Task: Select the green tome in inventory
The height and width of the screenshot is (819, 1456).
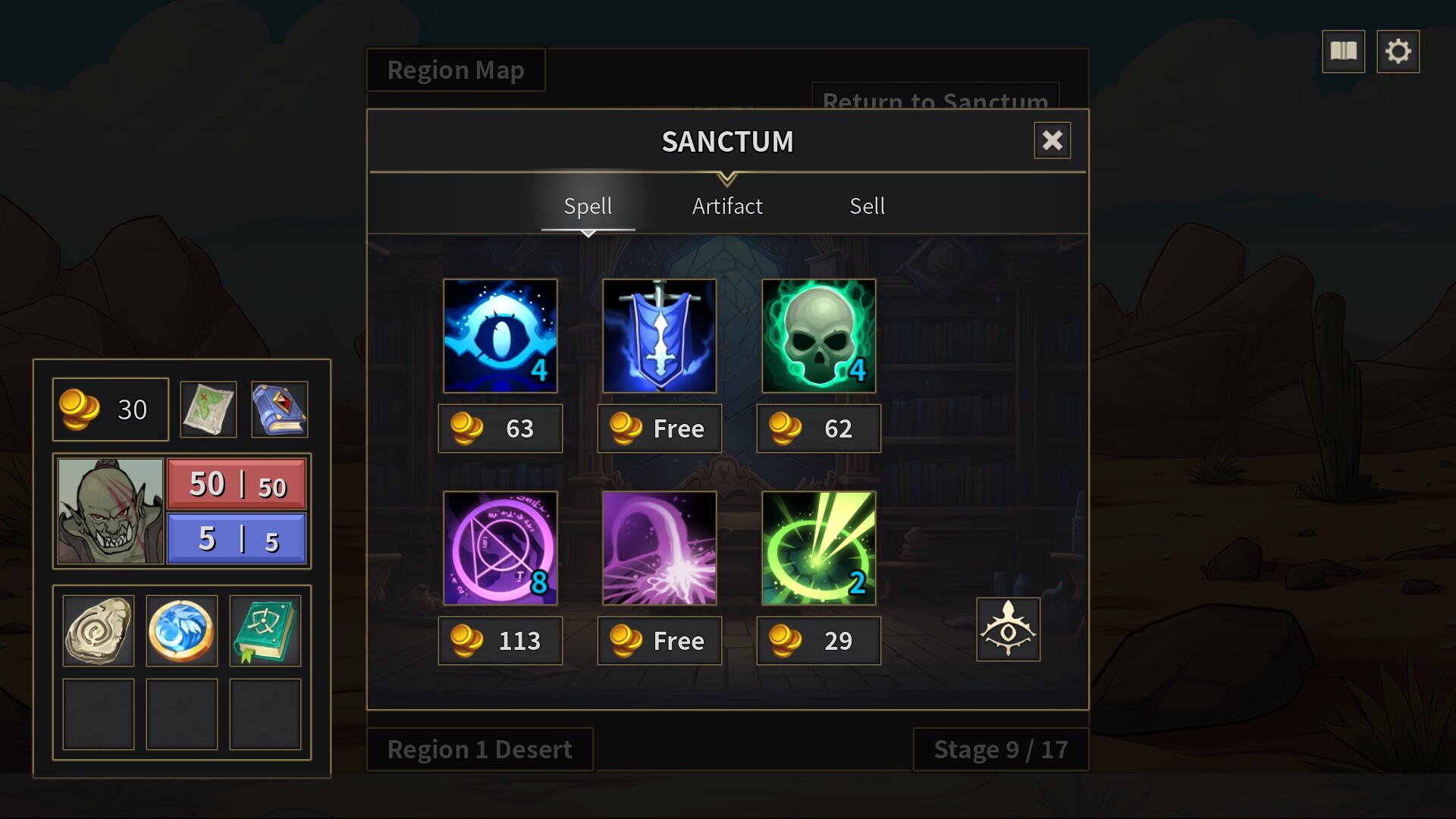Action: pyautogui.click(x=265, y=630)
